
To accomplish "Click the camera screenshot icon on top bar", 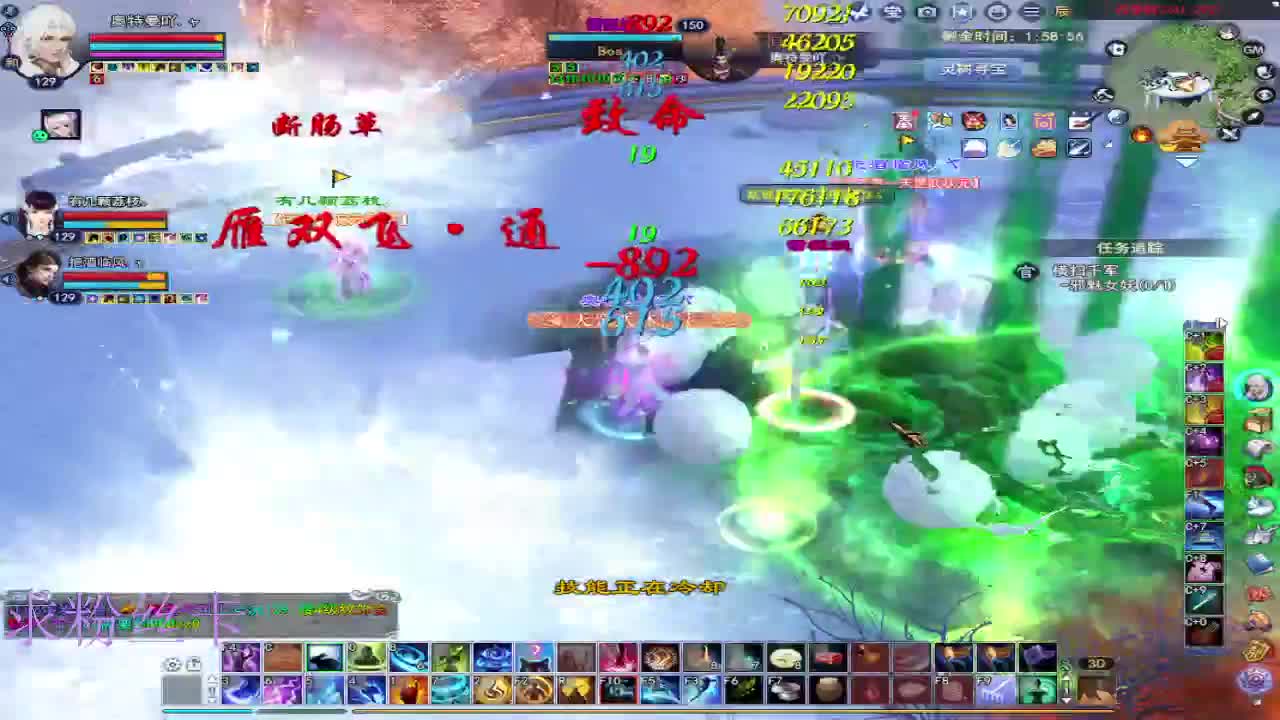I will pyautogui.click(x=923, y=11).
